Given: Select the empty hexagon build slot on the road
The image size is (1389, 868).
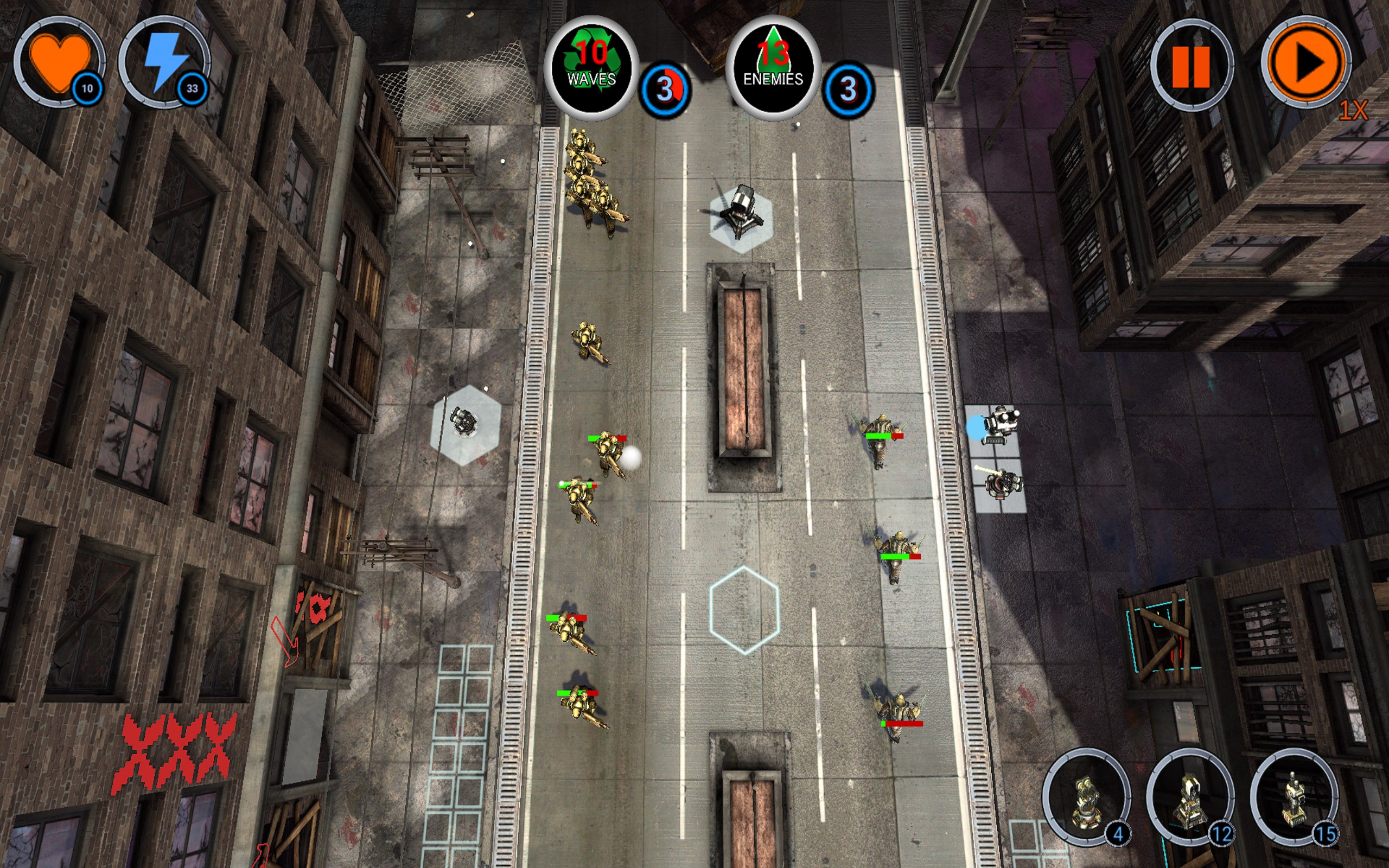Looking at the screenshot, I should 744,610.
